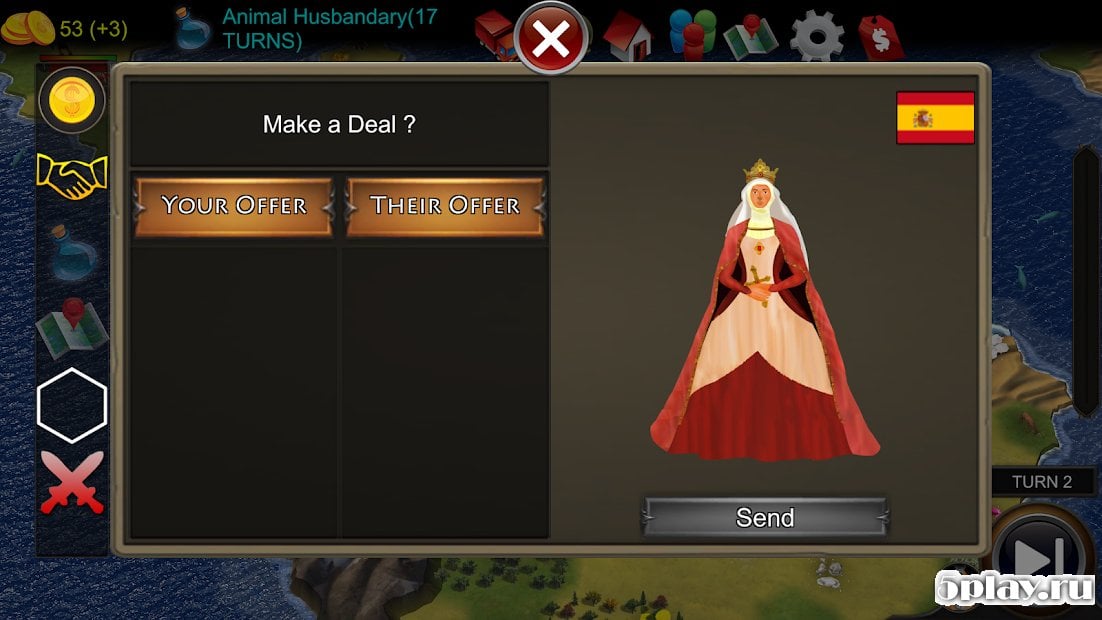Close the deal window with the red X
The width and height of the screenshot is (1102, 620).
[x=550, y=40]
